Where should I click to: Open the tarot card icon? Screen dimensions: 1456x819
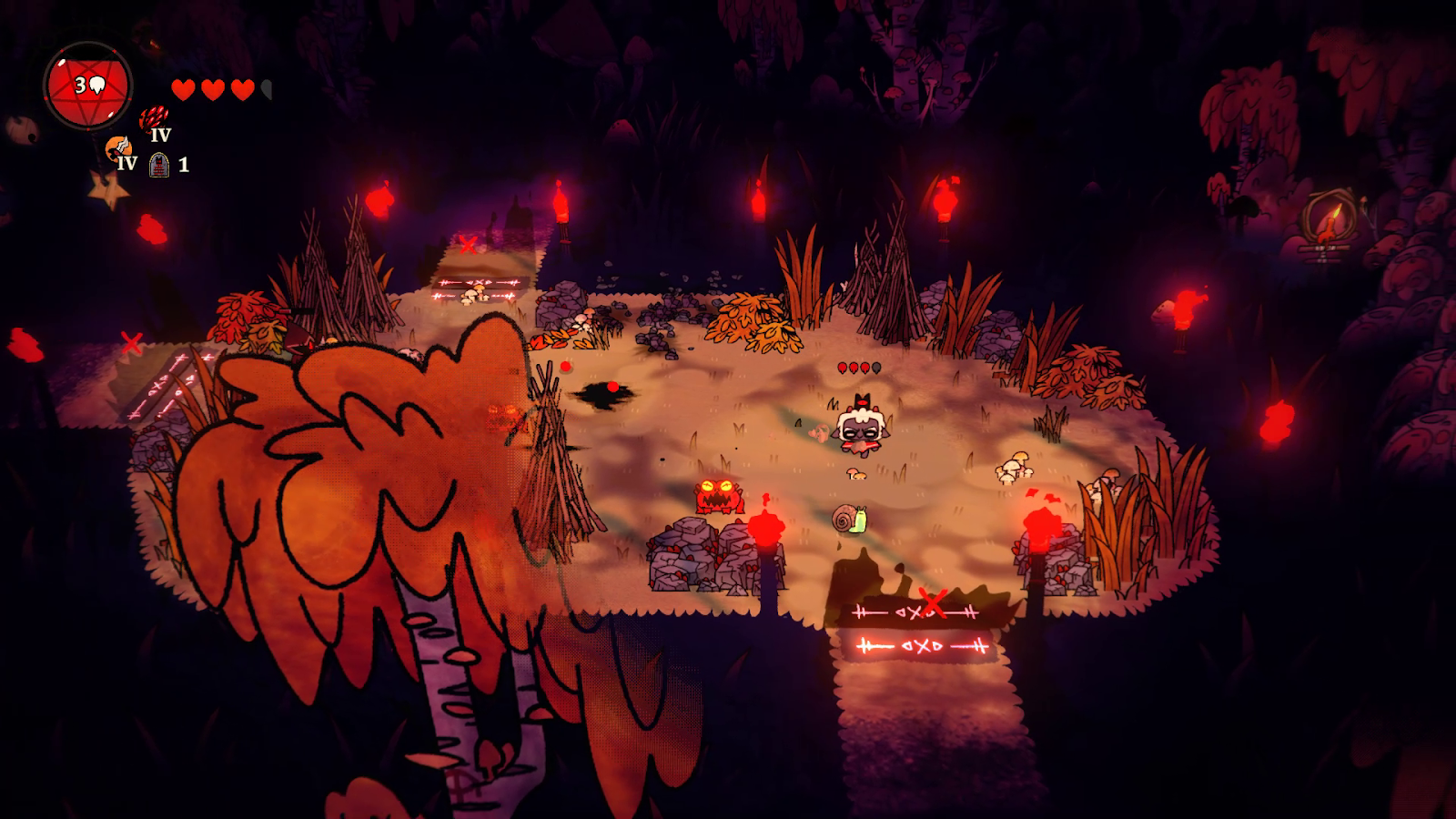(x=159, y=165)
